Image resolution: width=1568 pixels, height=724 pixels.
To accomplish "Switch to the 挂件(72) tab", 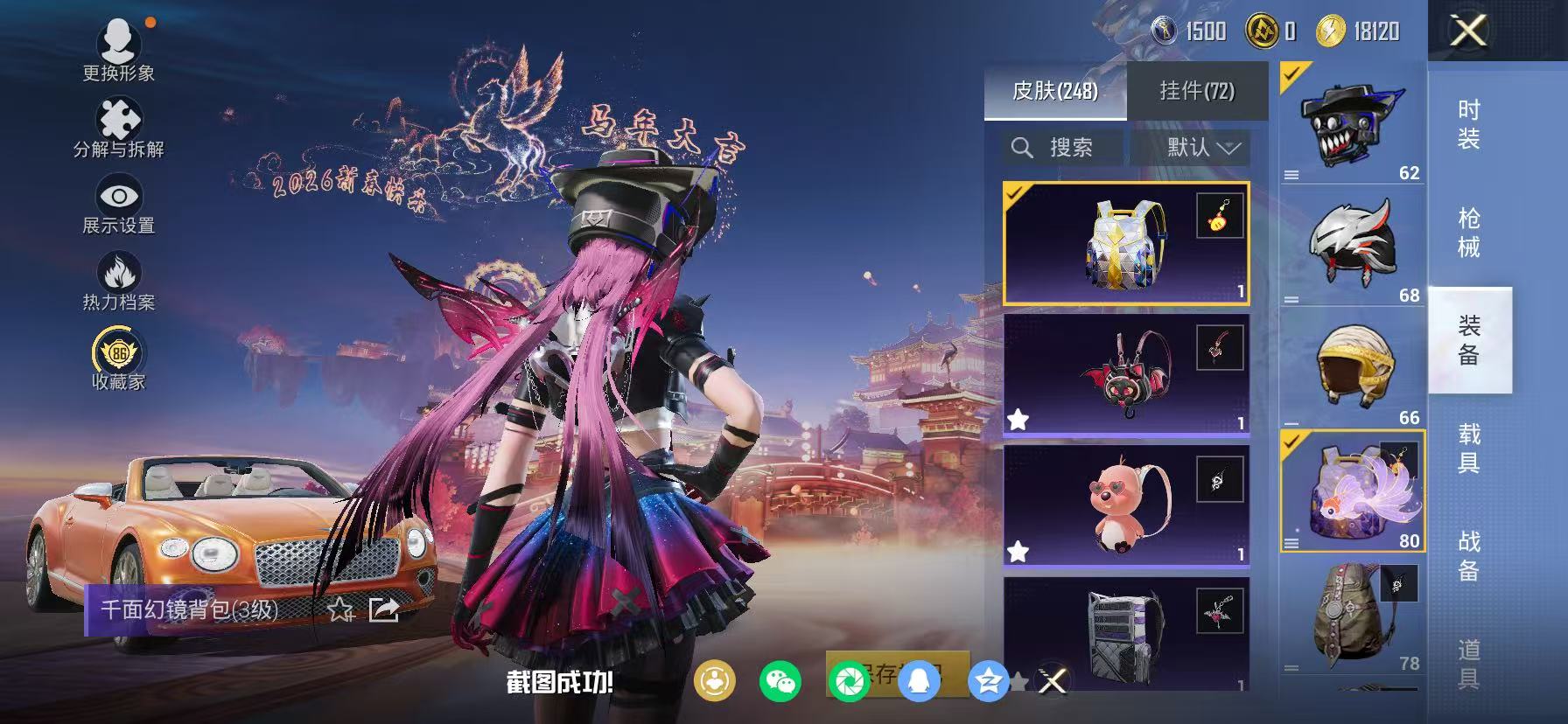I will click(x=1198, y=91).
